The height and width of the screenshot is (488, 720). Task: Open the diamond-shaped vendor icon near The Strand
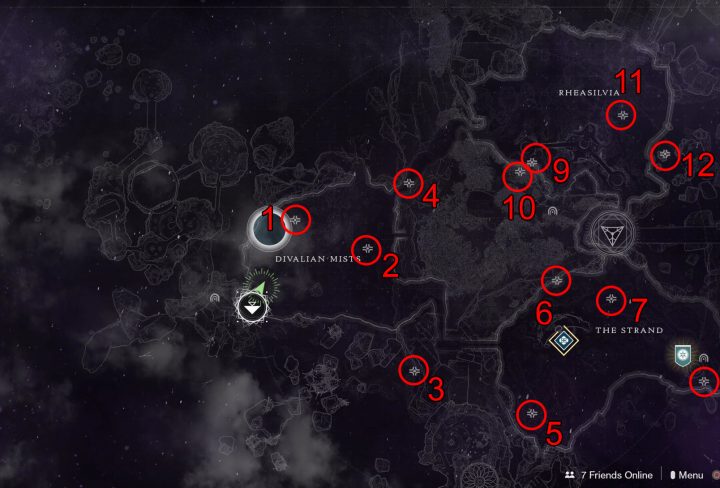(564, 341)
